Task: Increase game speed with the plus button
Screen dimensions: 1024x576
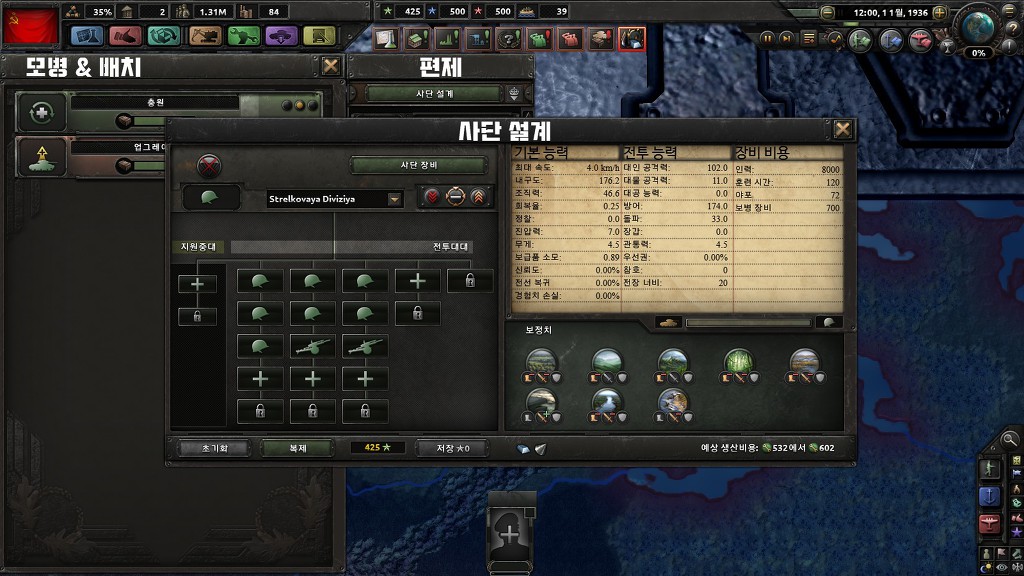Action: pyautogui.click(x=939, y=12)
